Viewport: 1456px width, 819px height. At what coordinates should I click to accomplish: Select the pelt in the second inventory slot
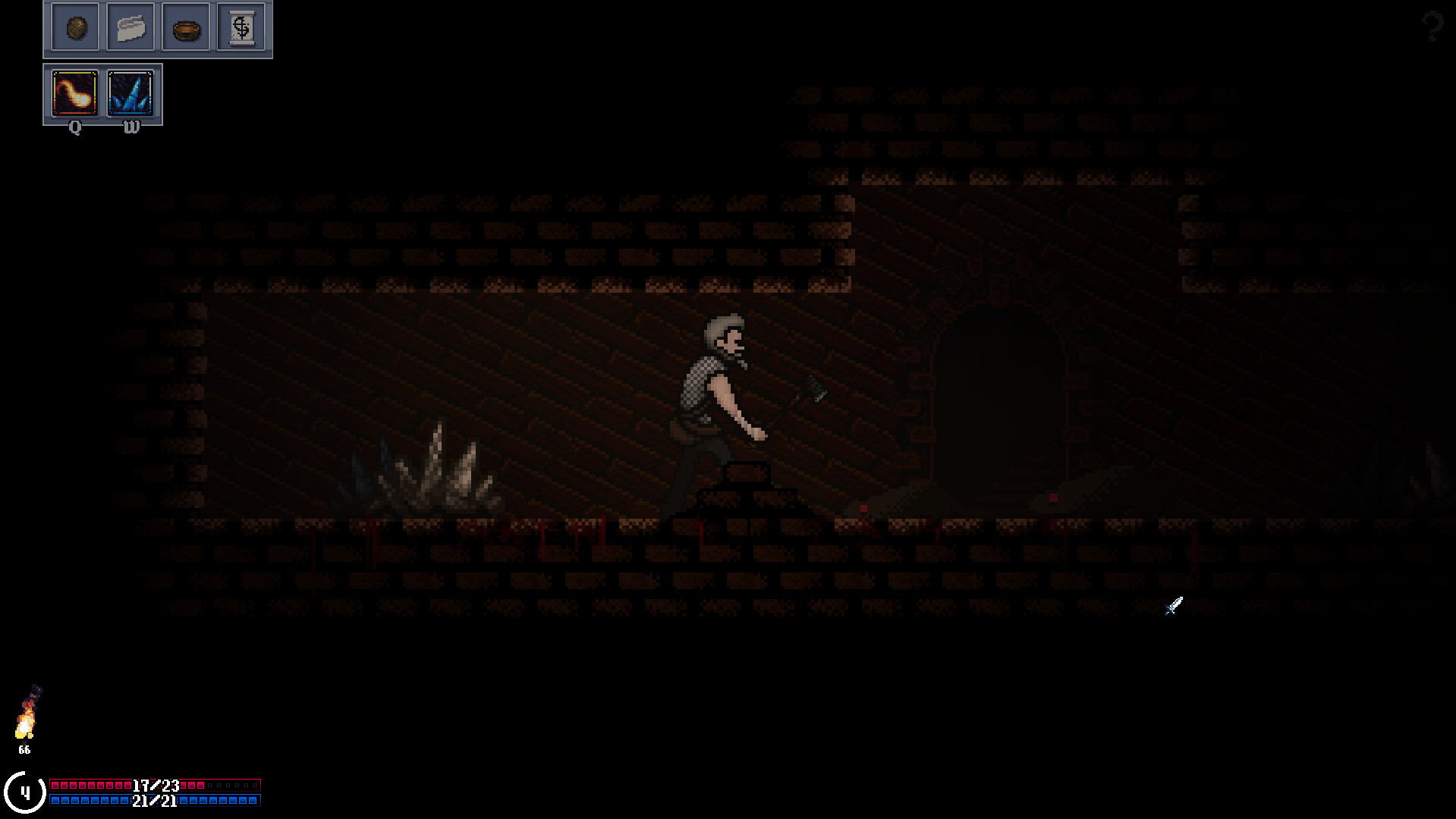[x=130, y=28]
